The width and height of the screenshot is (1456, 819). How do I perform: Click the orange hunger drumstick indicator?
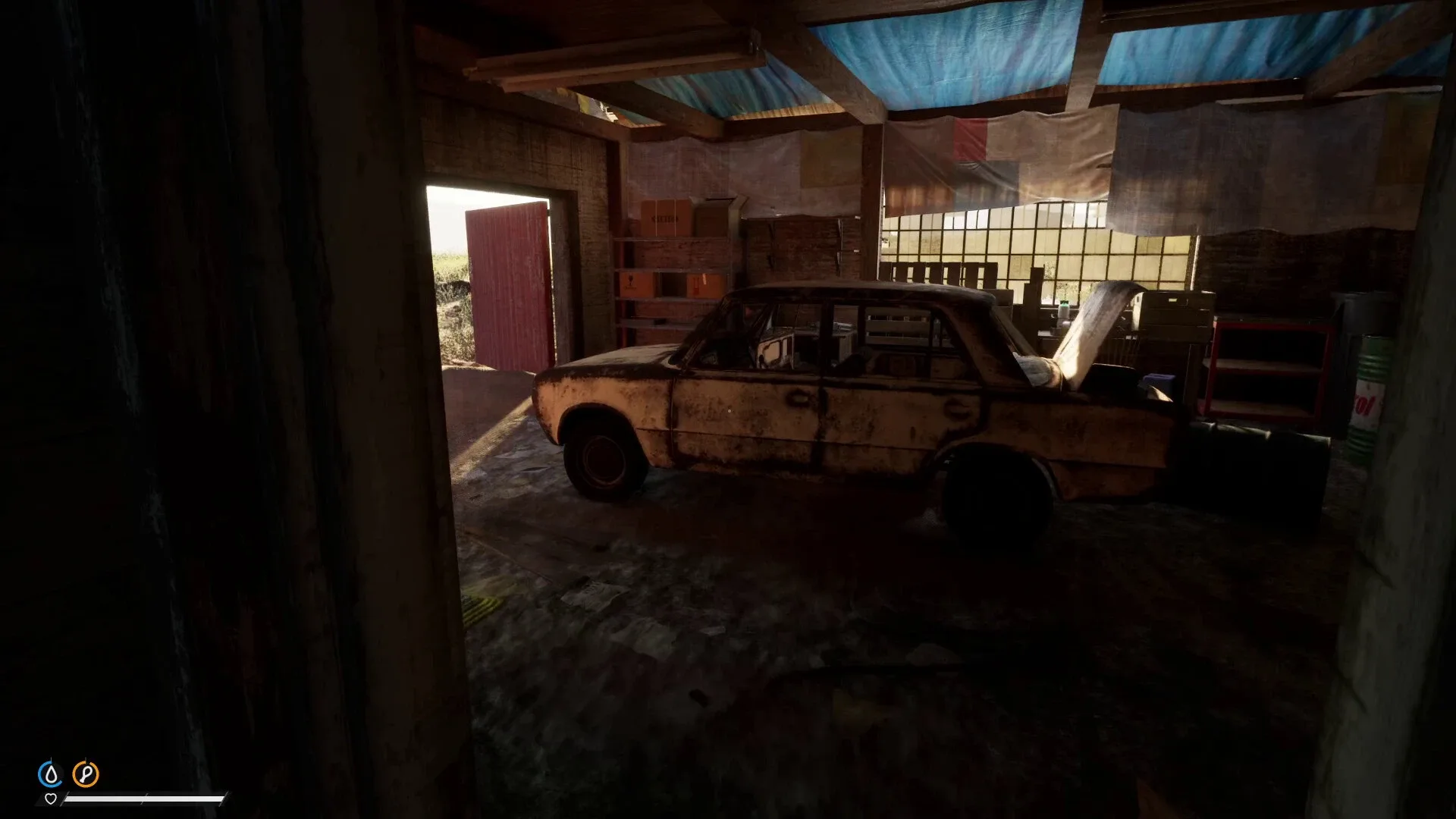(86, 772)
